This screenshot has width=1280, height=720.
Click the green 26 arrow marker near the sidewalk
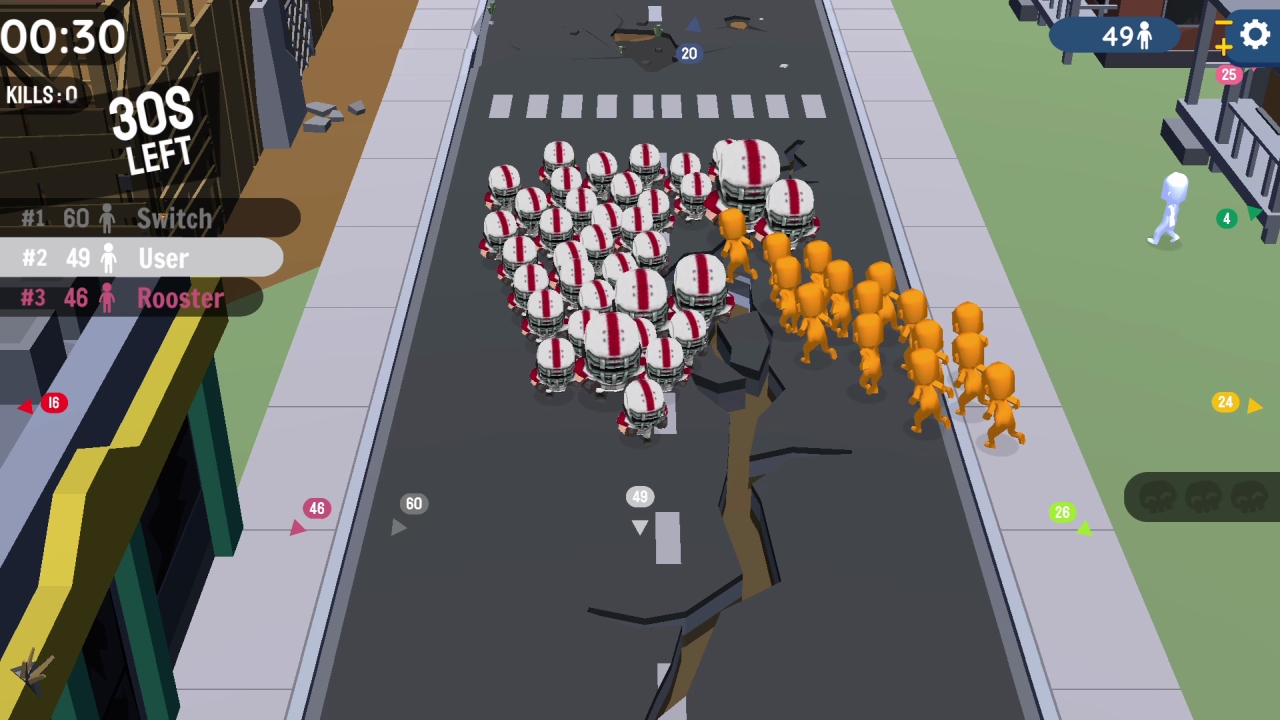pos(1062,513)
